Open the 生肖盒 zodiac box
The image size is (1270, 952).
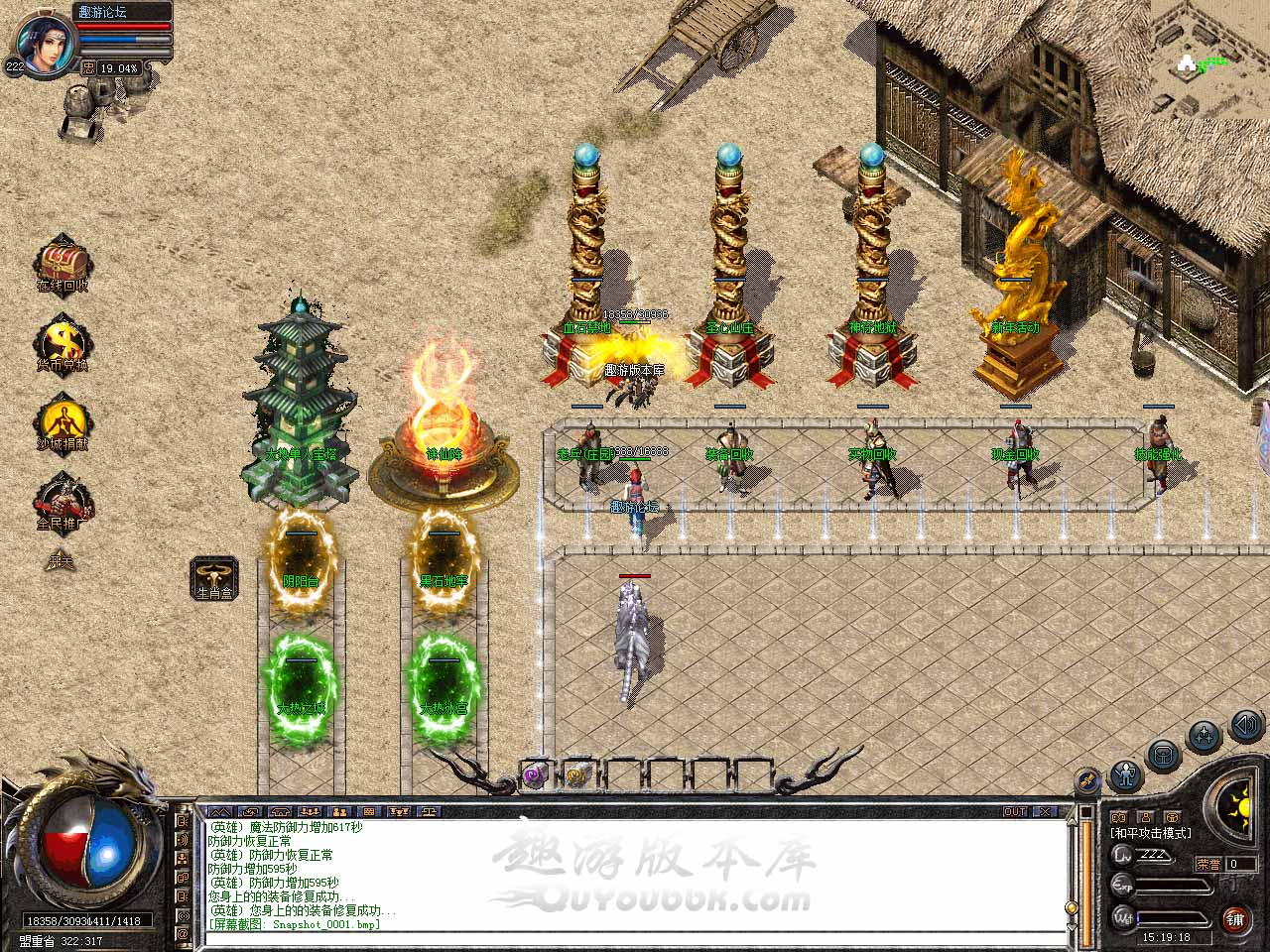[x=214, y=576]
